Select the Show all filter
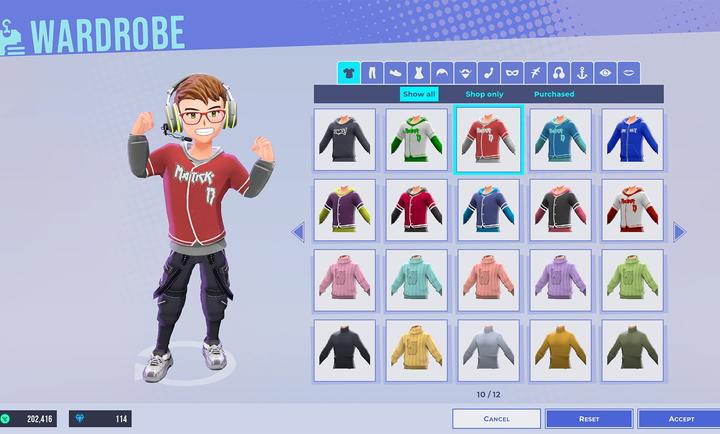This screenshot has width=720, height=434. click(x=418, y=94)
